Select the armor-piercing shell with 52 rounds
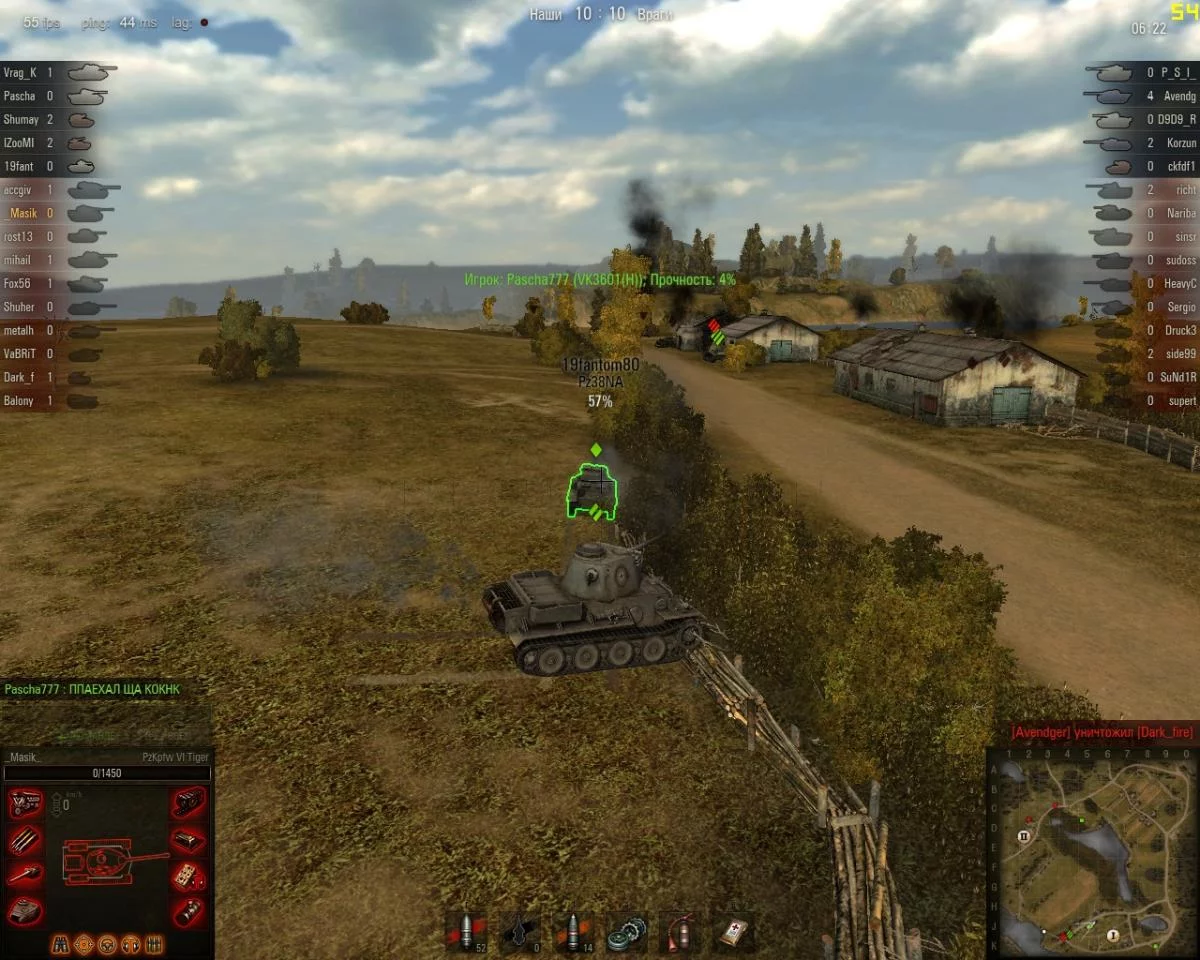The width and height of the screenshot is (1200, 960). [x=465, y=932]
